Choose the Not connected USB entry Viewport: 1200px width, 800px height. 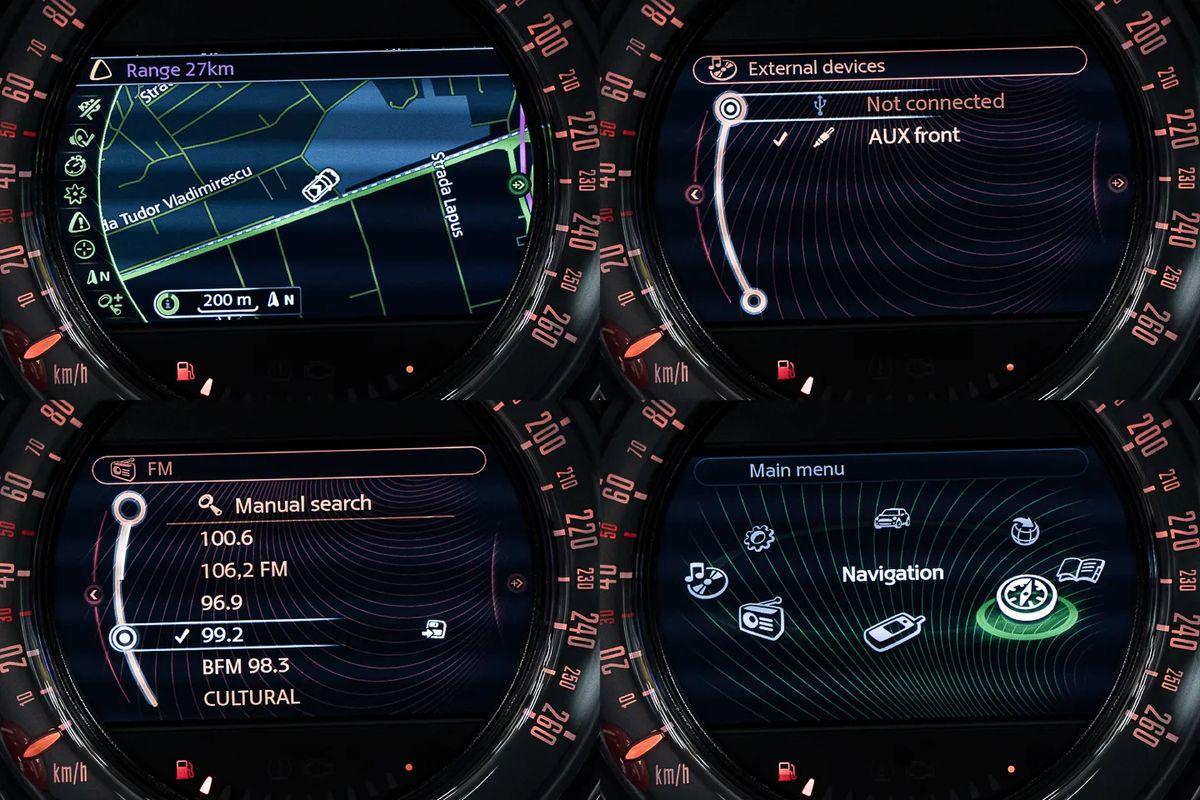click(934, 102)
